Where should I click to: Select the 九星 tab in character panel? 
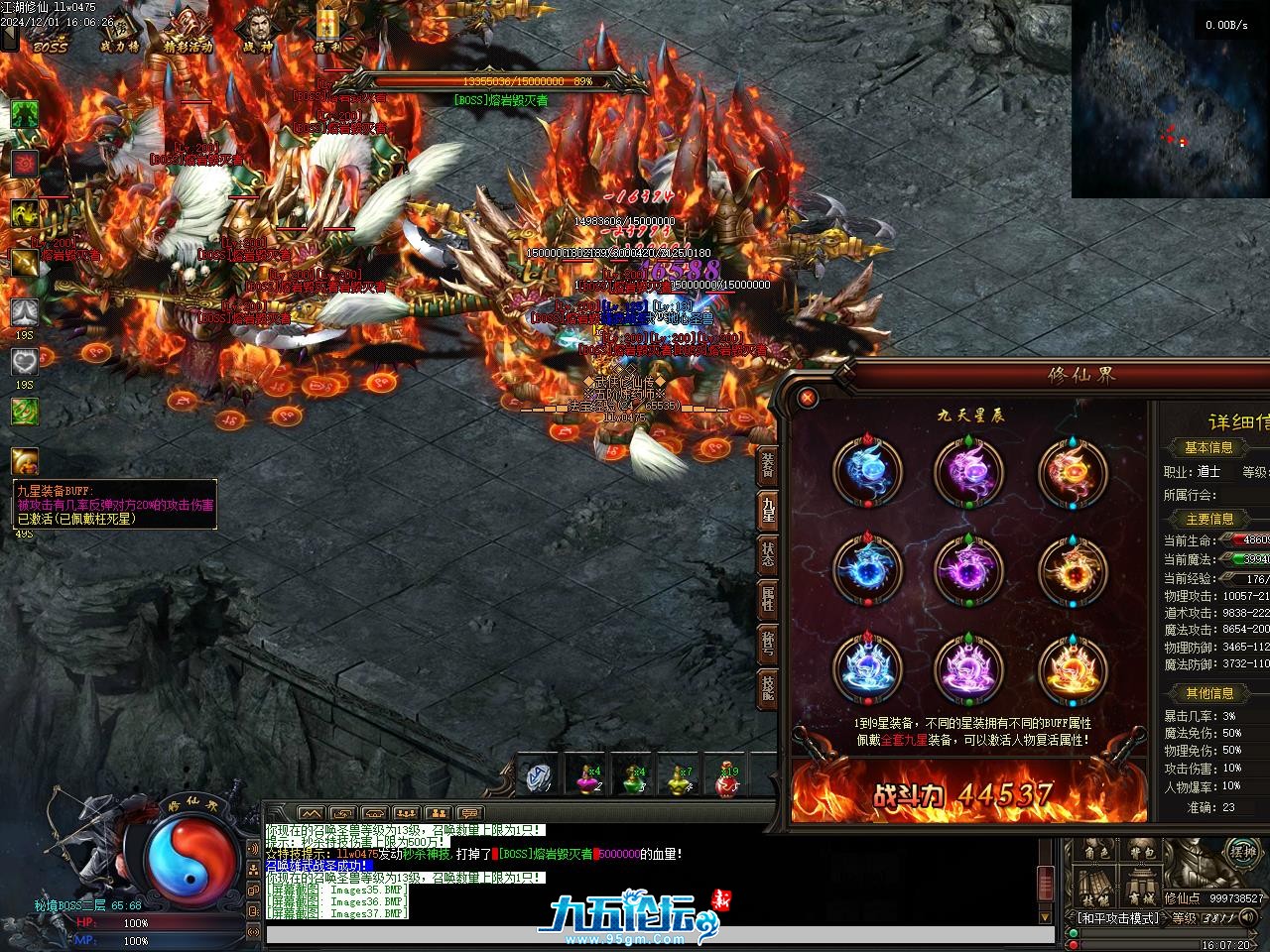tap(768, 511)
